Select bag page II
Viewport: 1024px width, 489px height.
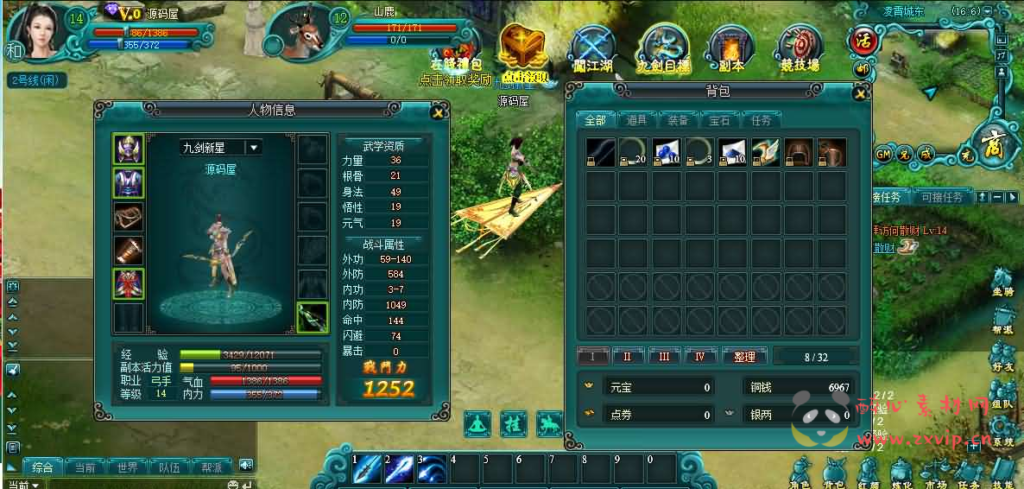627,356
